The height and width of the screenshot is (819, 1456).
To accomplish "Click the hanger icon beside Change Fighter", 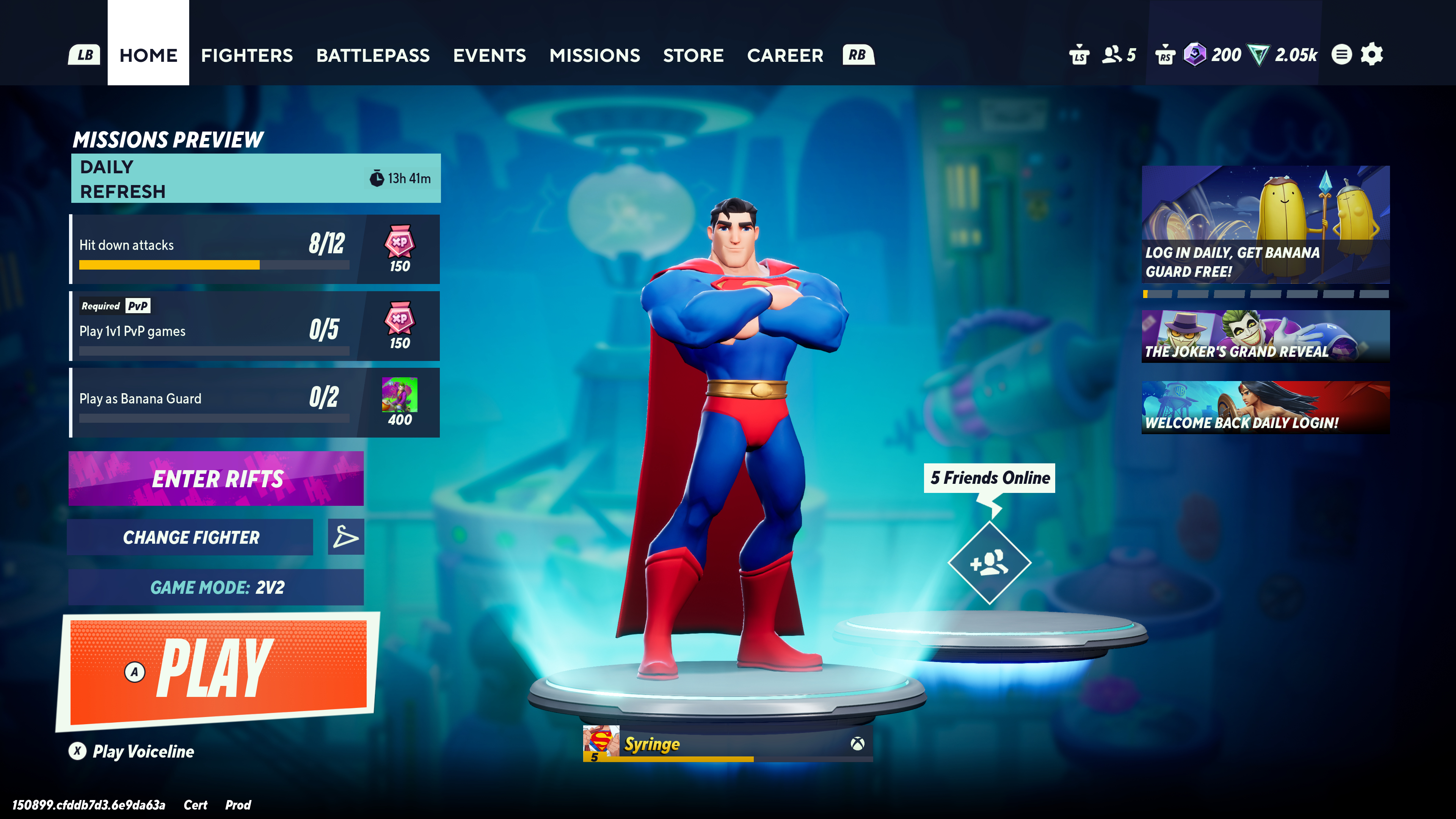I will coord(345,537).
